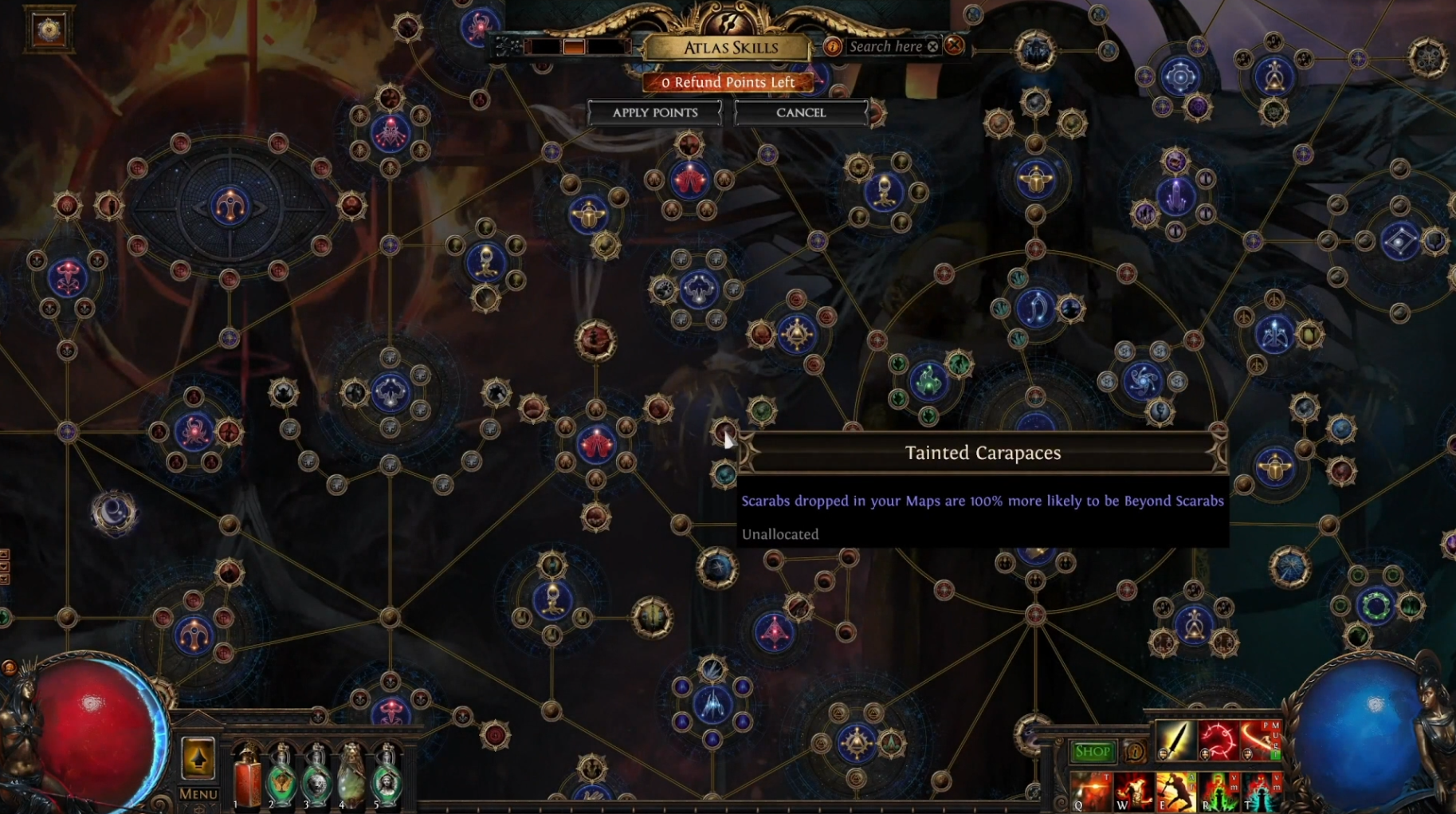Allocate the Tainted Carapaces atlas node

pyautogui.click(x=723, y=431)
